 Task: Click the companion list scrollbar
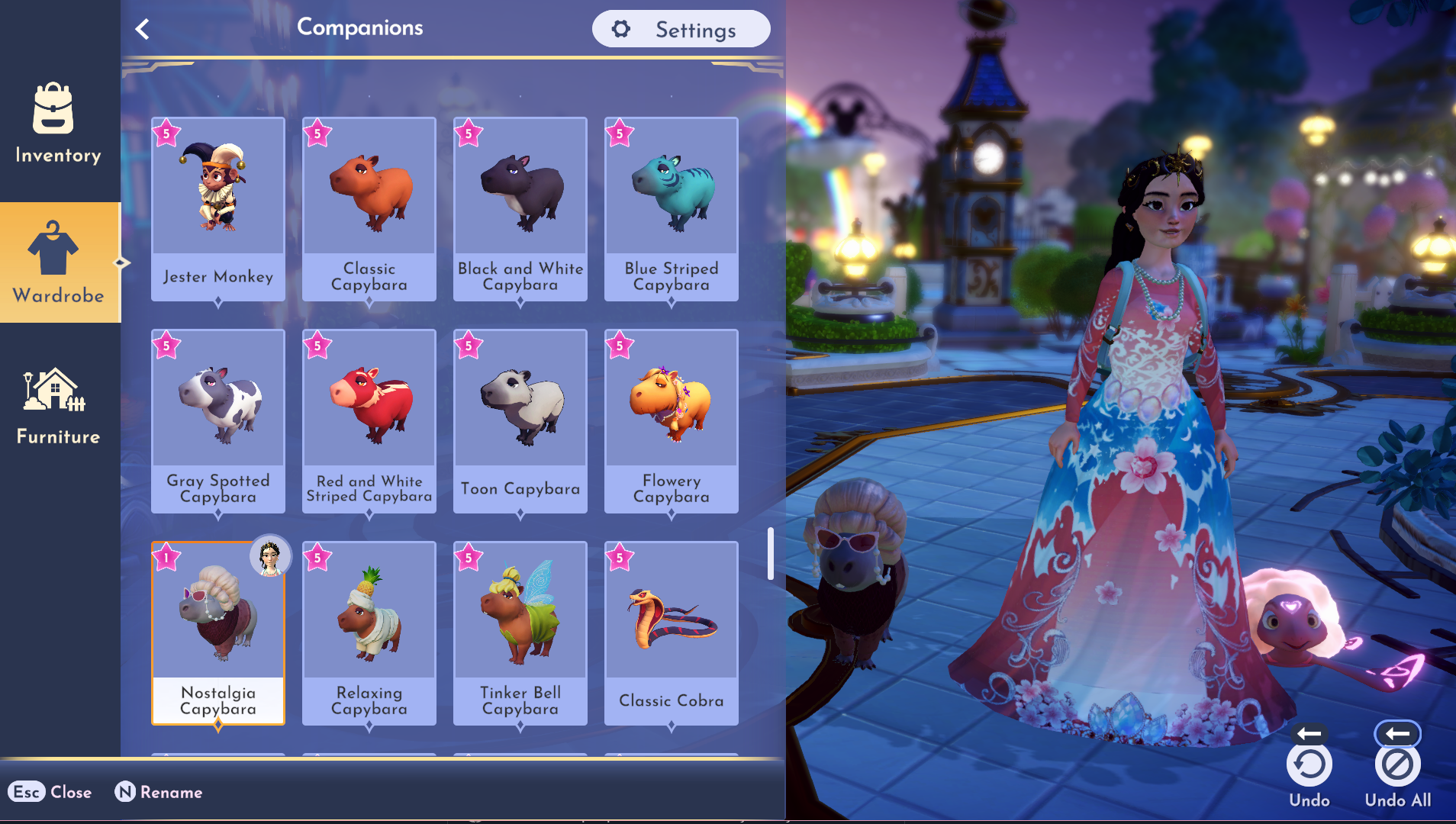(771, 553)
